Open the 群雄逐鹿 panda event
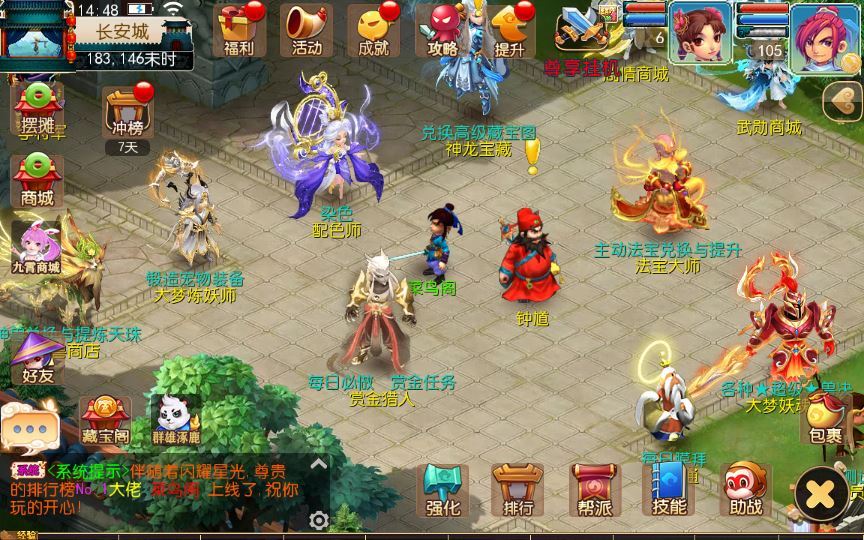The width and height of the screenshot is (864, 540). (x=176, y=420)
